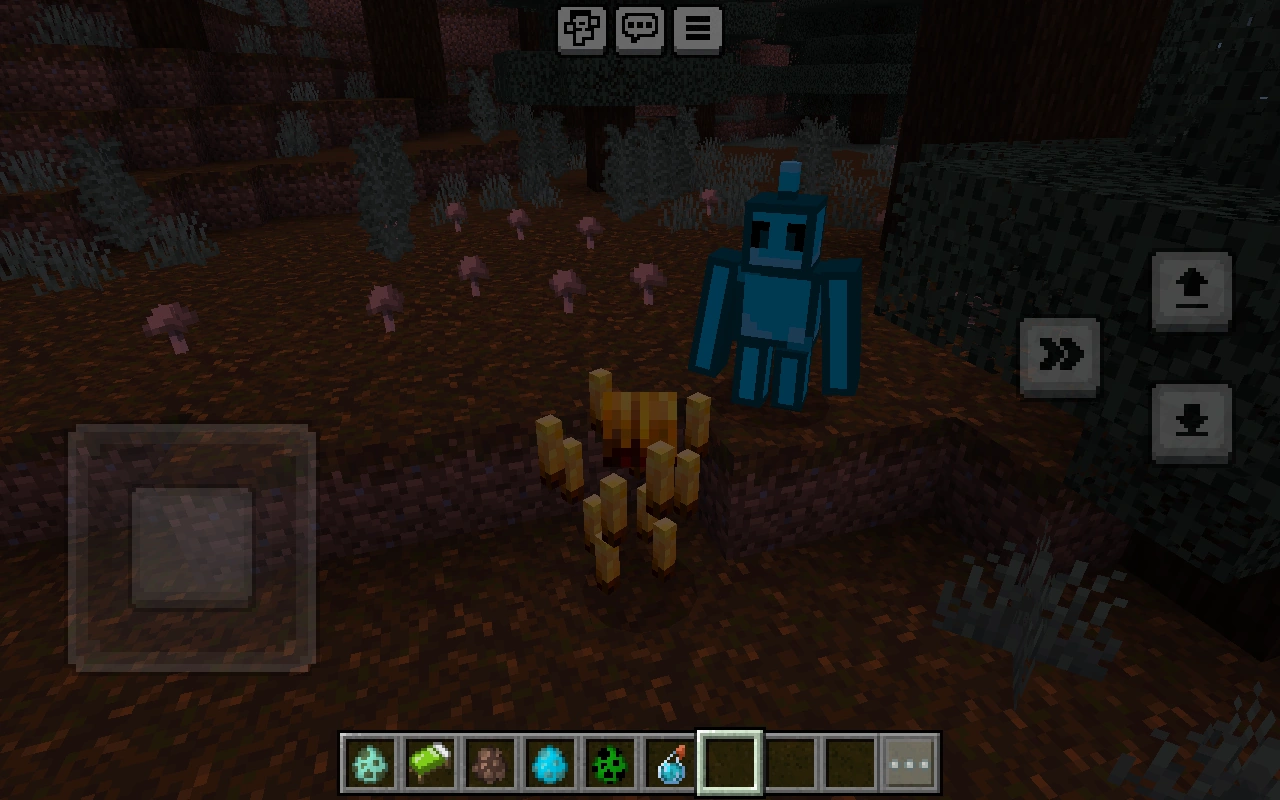The image size is (1280, 800).
Task: Expand the inventory using the three-dots hotbar button
Action: [908, 761]
